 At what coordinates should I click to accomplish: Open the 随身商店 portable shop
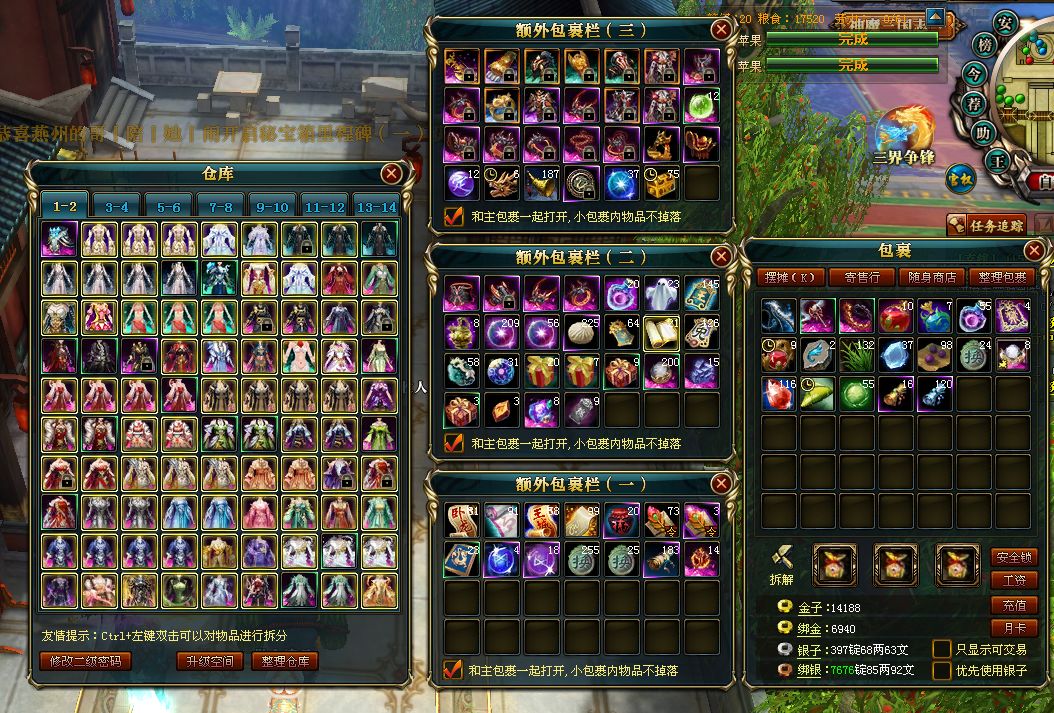(931, 277)
